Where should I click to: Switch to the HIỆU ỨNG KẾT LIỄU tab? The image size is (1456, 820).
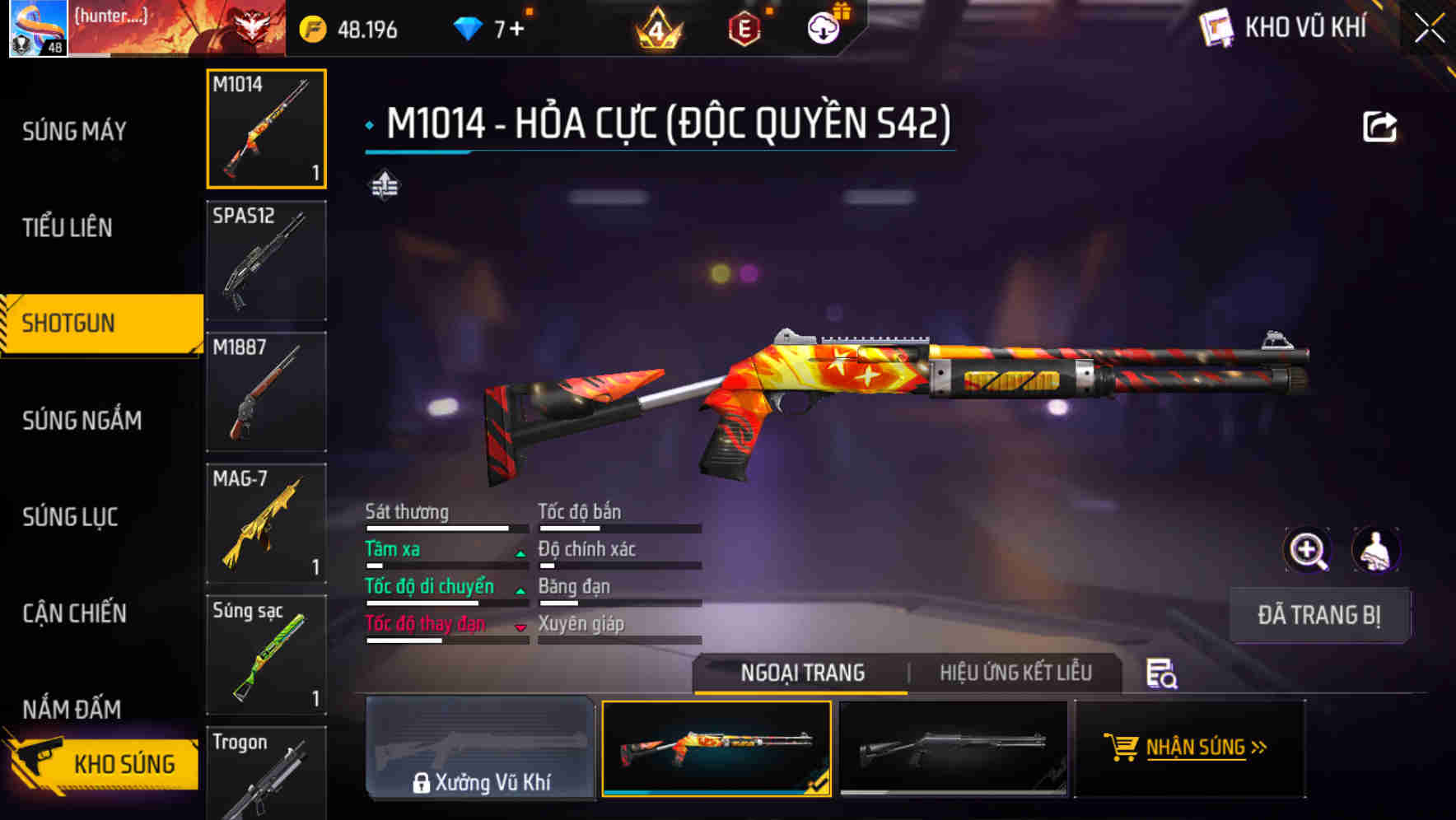1015,673
